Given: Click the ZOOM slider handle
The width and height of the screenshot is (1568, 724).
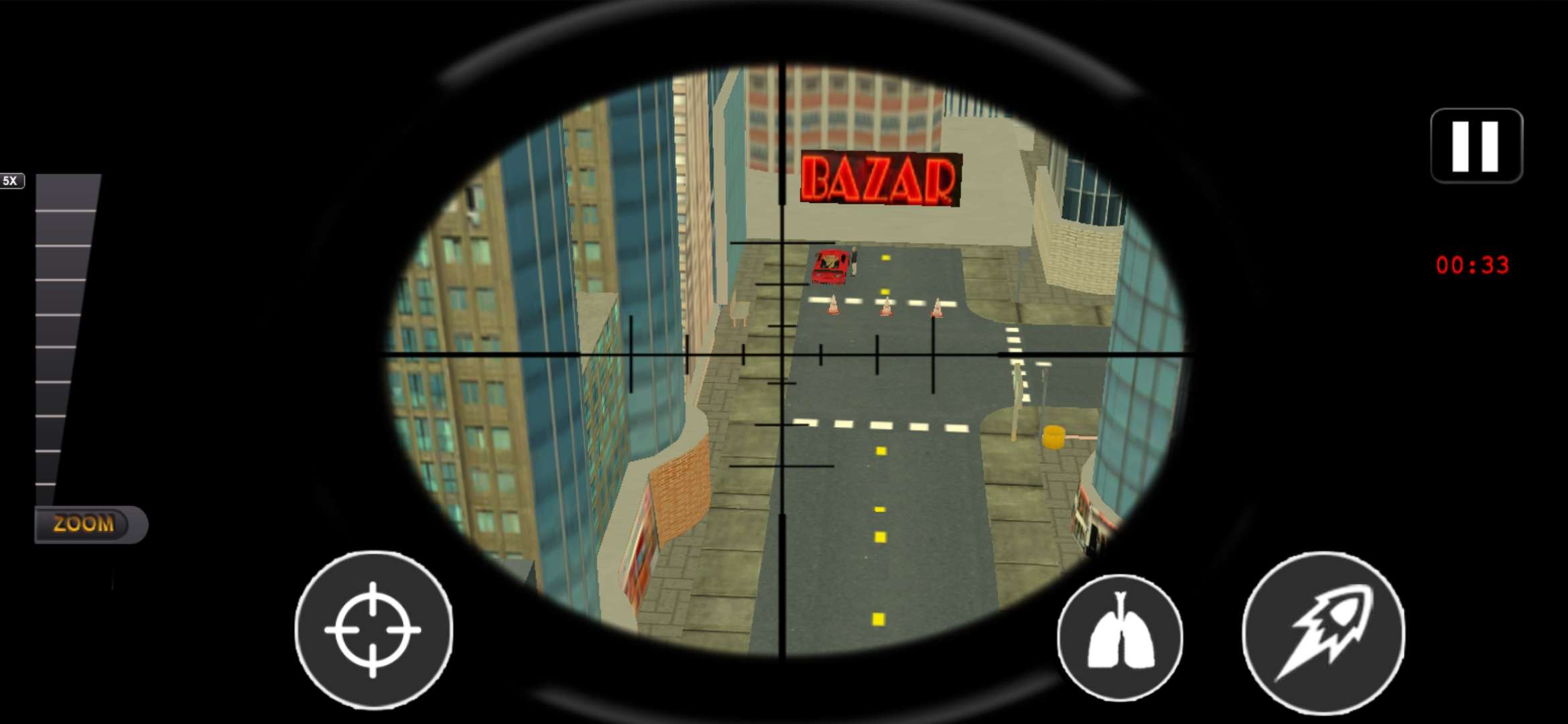Looking at the screenshot, I should click(x=90, y=524).
